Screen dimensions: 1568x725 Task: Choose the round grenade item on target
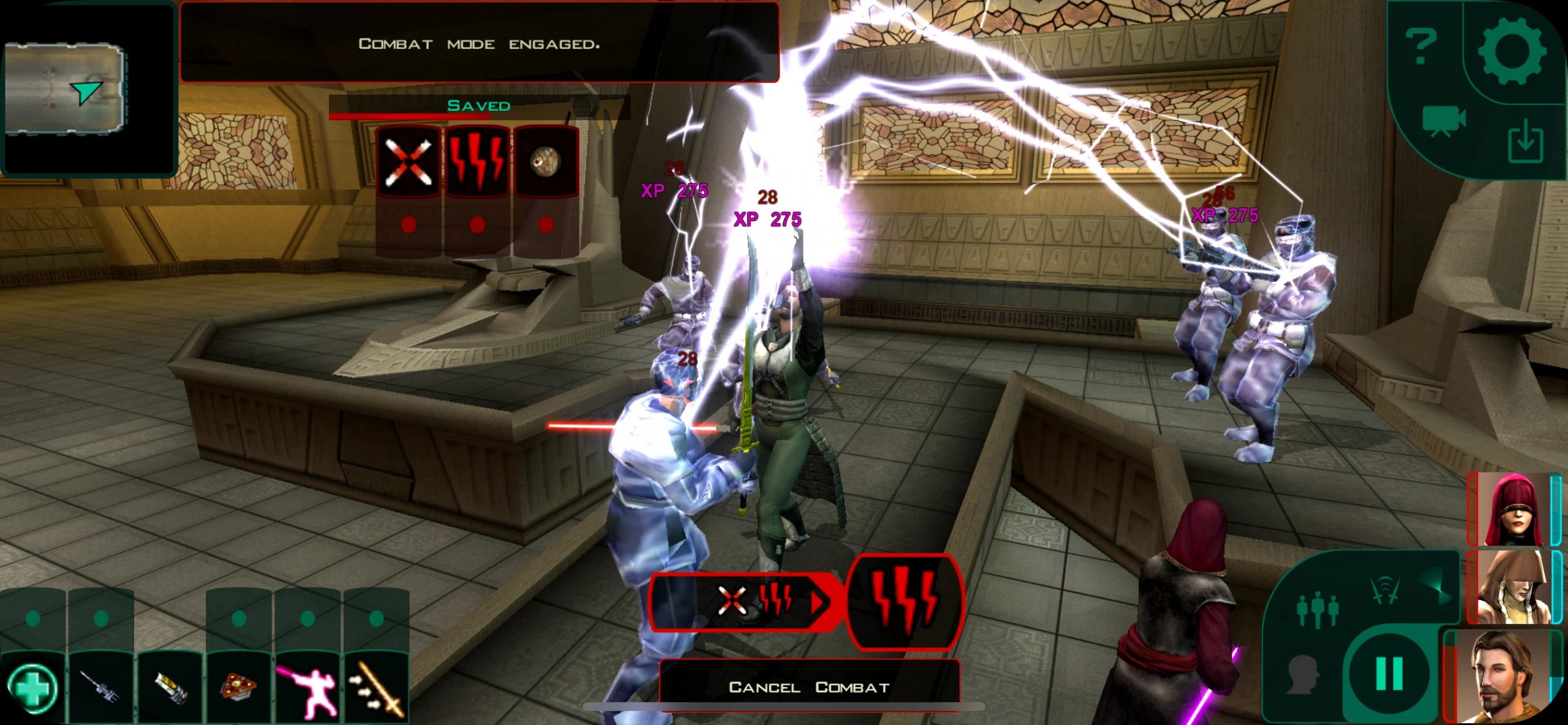pyautogui.click(x=545, y=162)
